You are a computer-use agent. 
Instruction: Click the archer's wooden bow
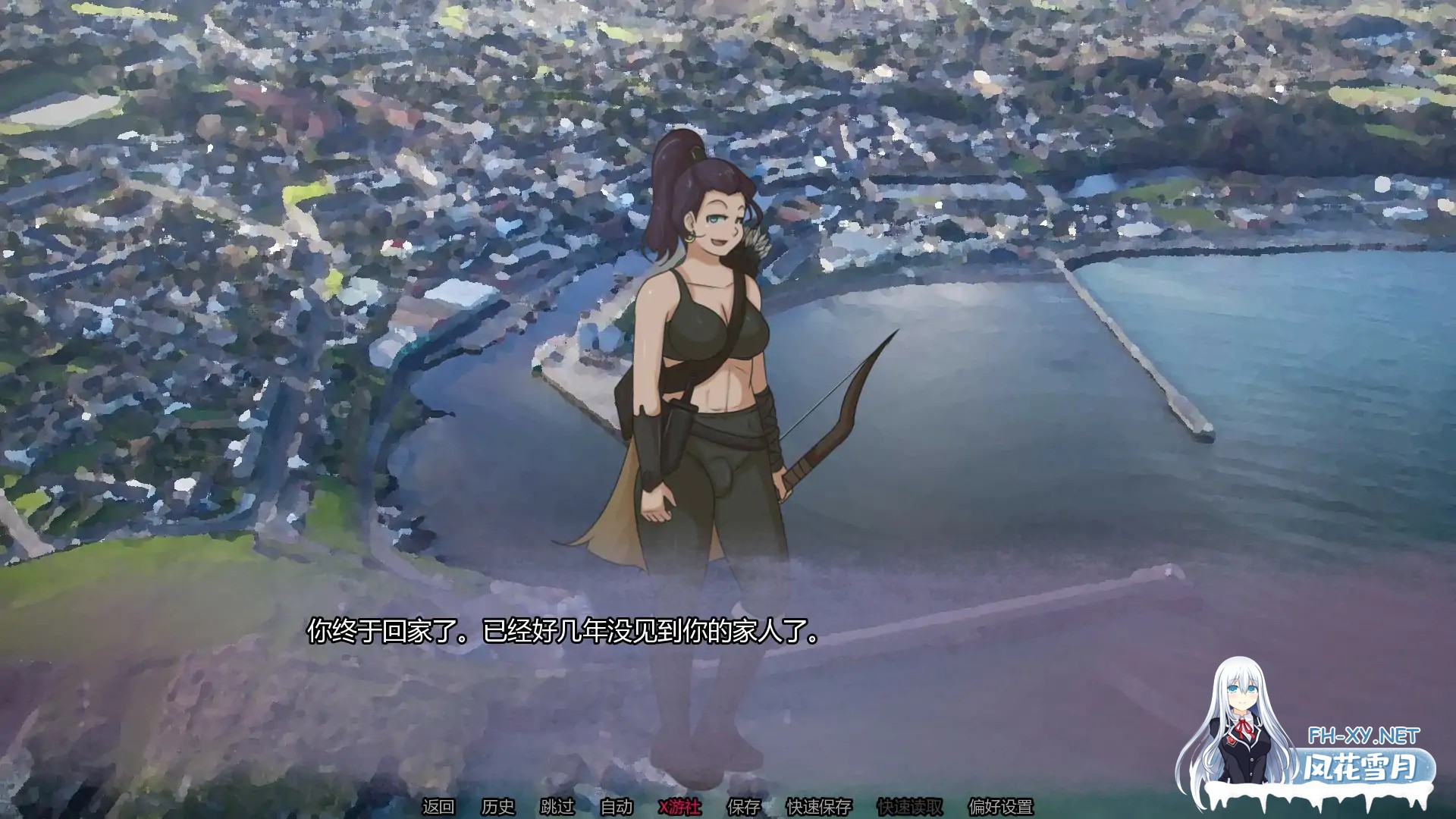pos(842,417)
